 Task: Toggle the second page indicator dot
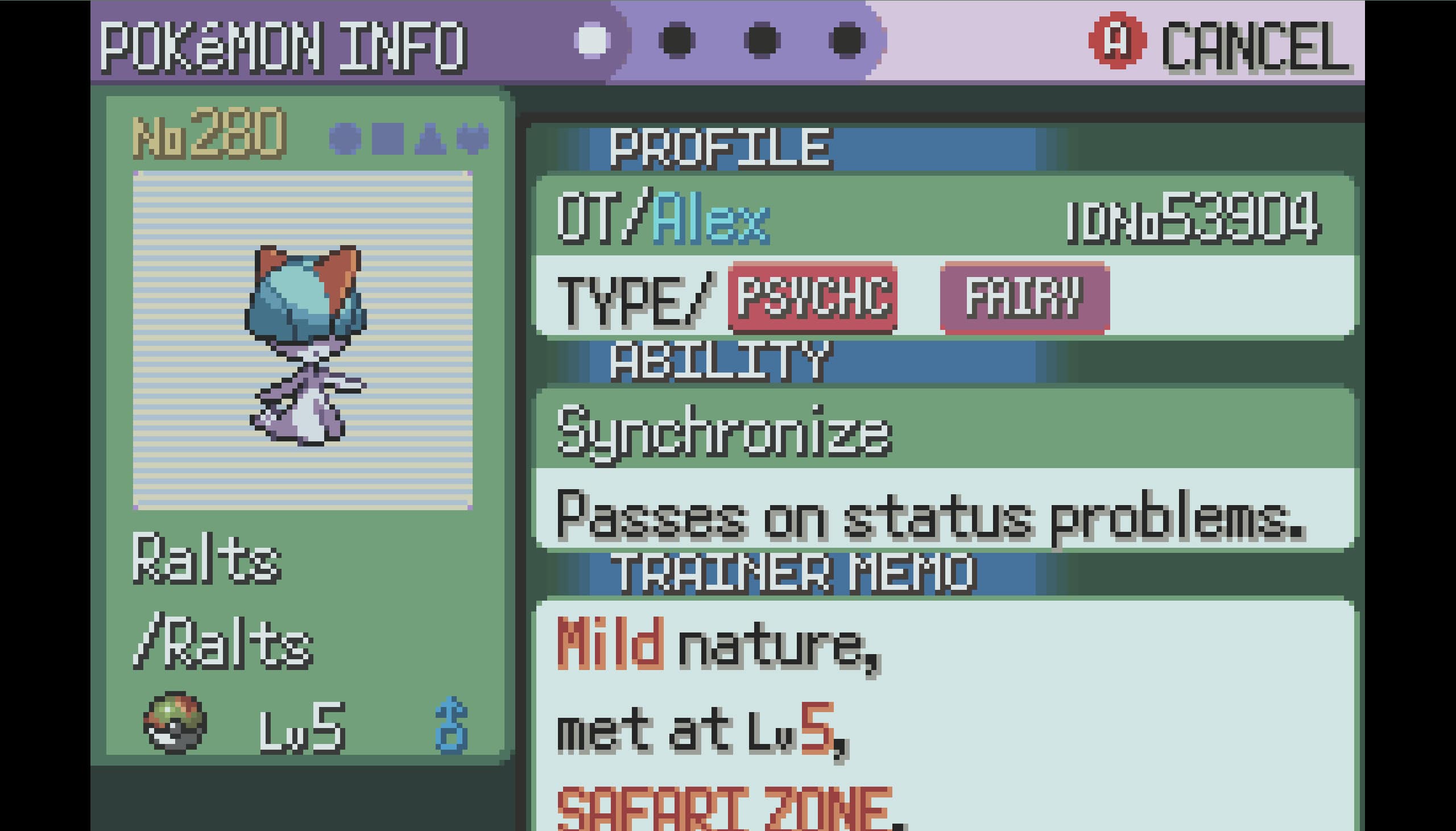click(x=677, y=40)
